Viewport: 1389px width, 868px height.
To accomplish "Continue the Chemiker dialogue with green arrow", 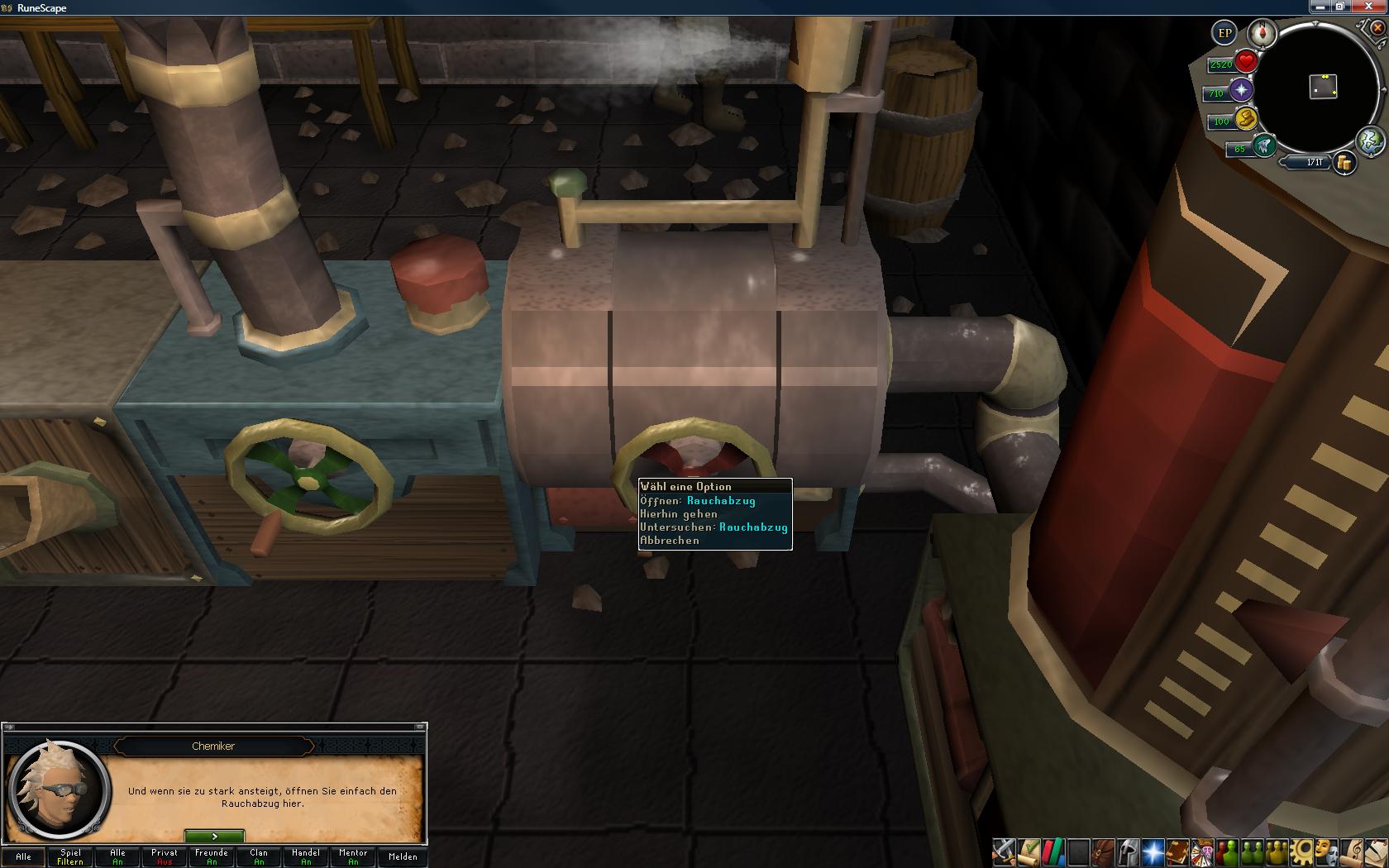I will click(x=214, y=837).
